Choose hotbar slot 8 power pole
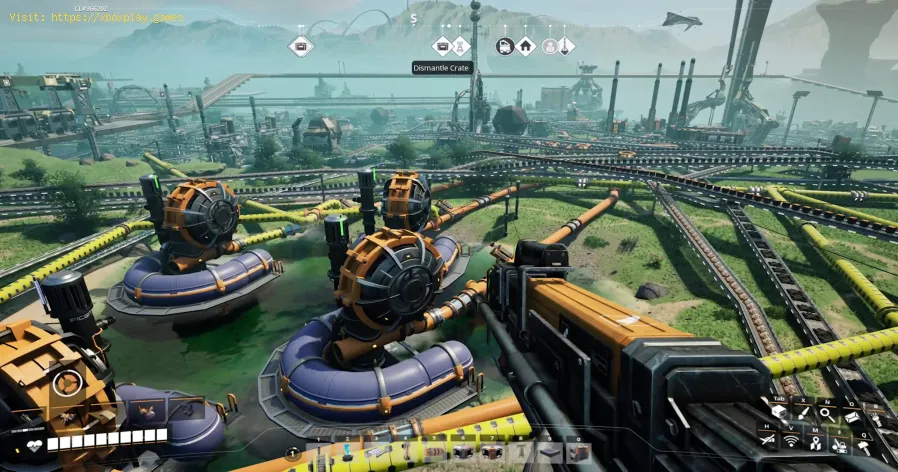This screenshot has height=472, width=898. [x=518, y=451]
